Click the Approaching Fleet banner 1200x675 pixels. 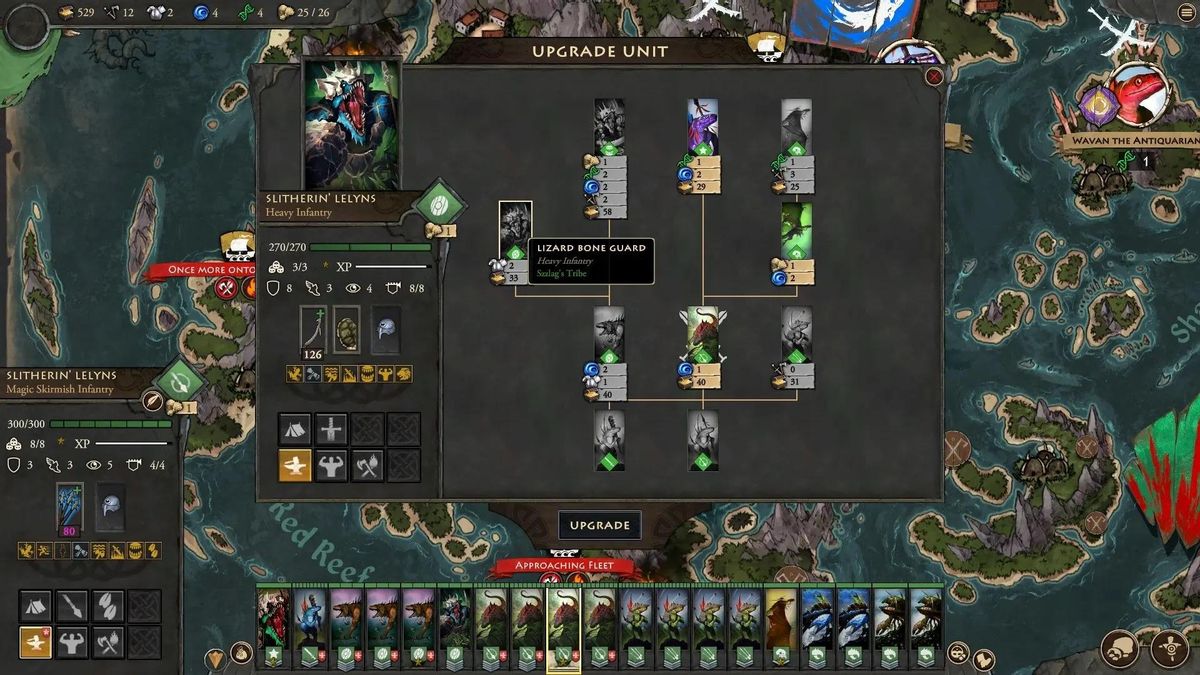[x=567, y=566]
